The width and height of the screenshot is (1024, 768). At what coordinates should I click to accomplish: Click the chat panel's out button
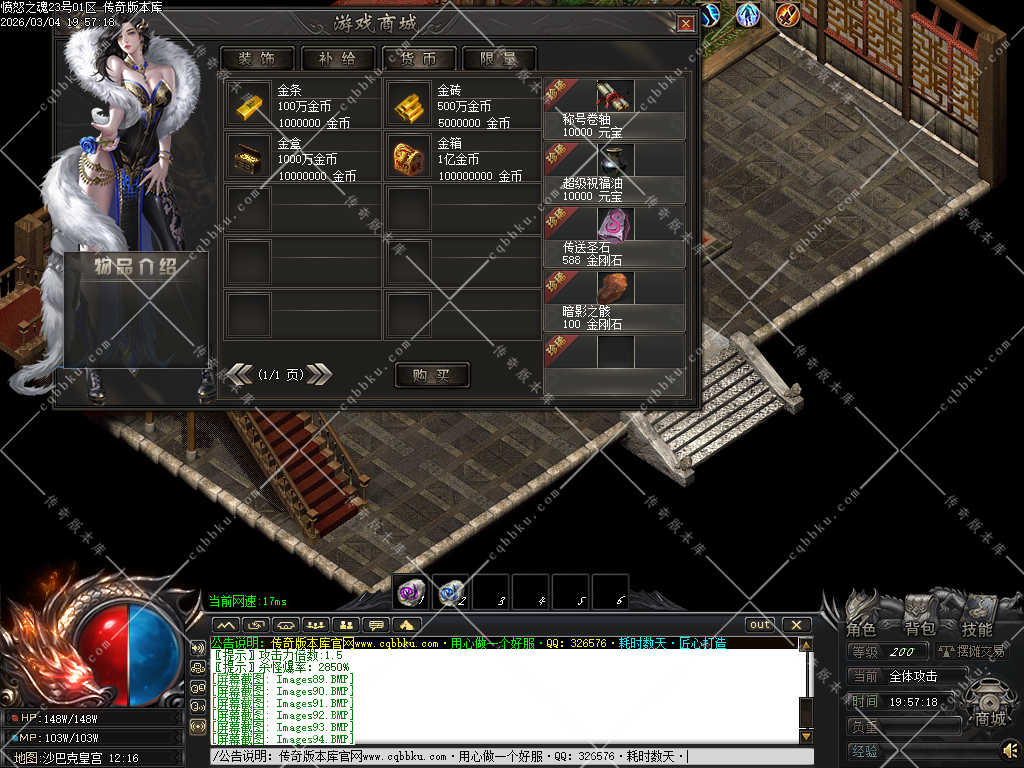(x=760, y=625)
